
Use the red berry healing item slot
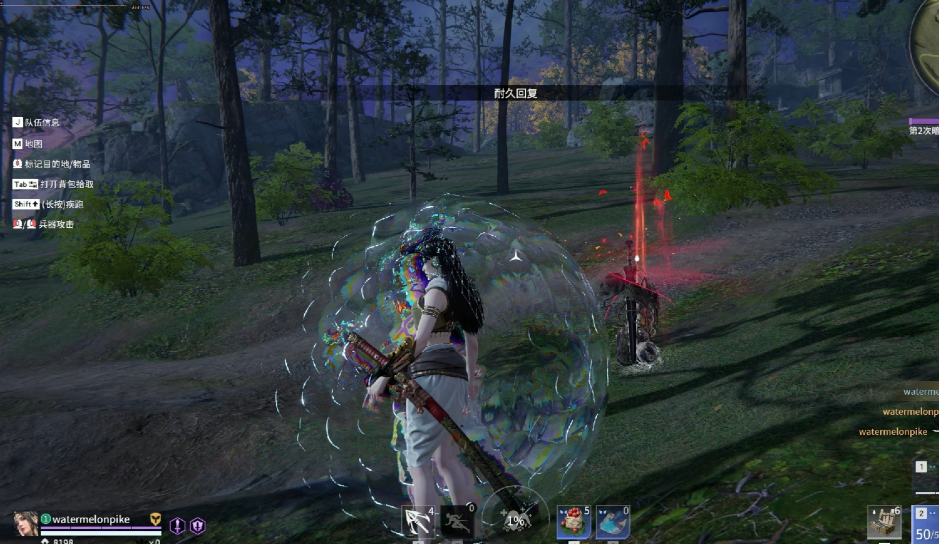click(574, 522)
